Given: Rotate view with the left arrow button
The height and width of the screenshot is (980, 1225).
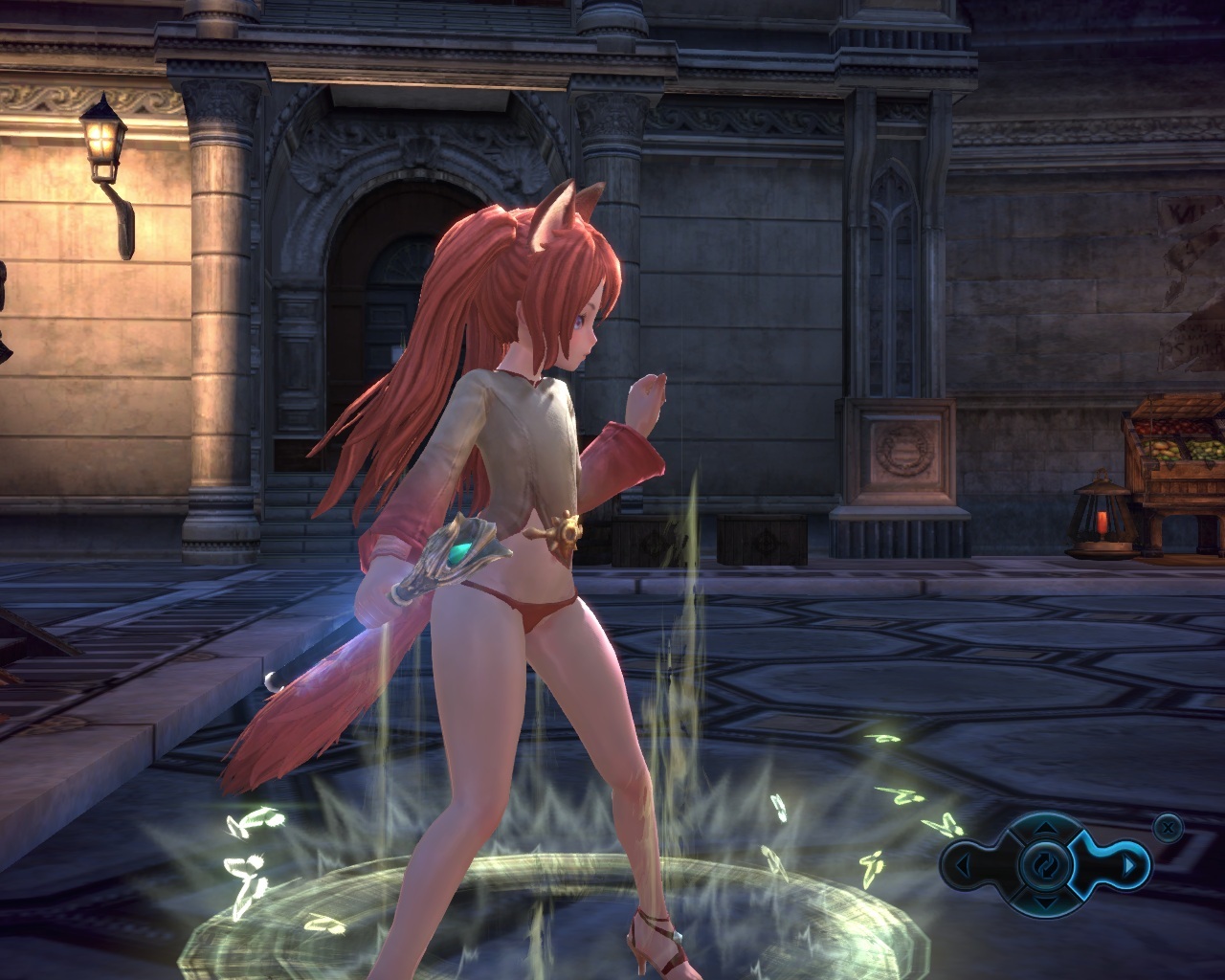Looking at the screenshot, I should [x=963, y=865].
